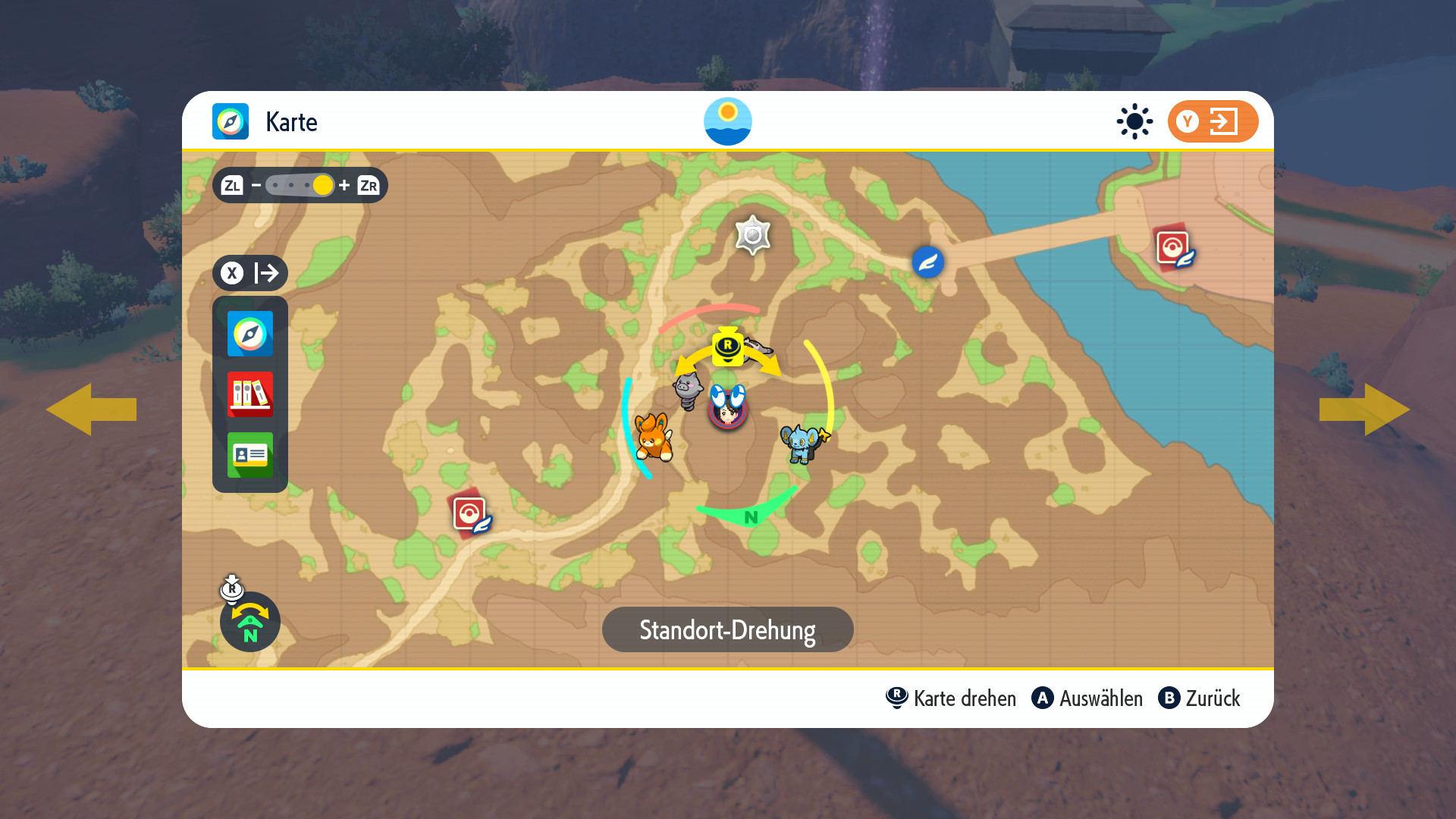Screen dimensions: 1456x819
Task: Close the map with the orange exit button
Action: pos(1212,121)
